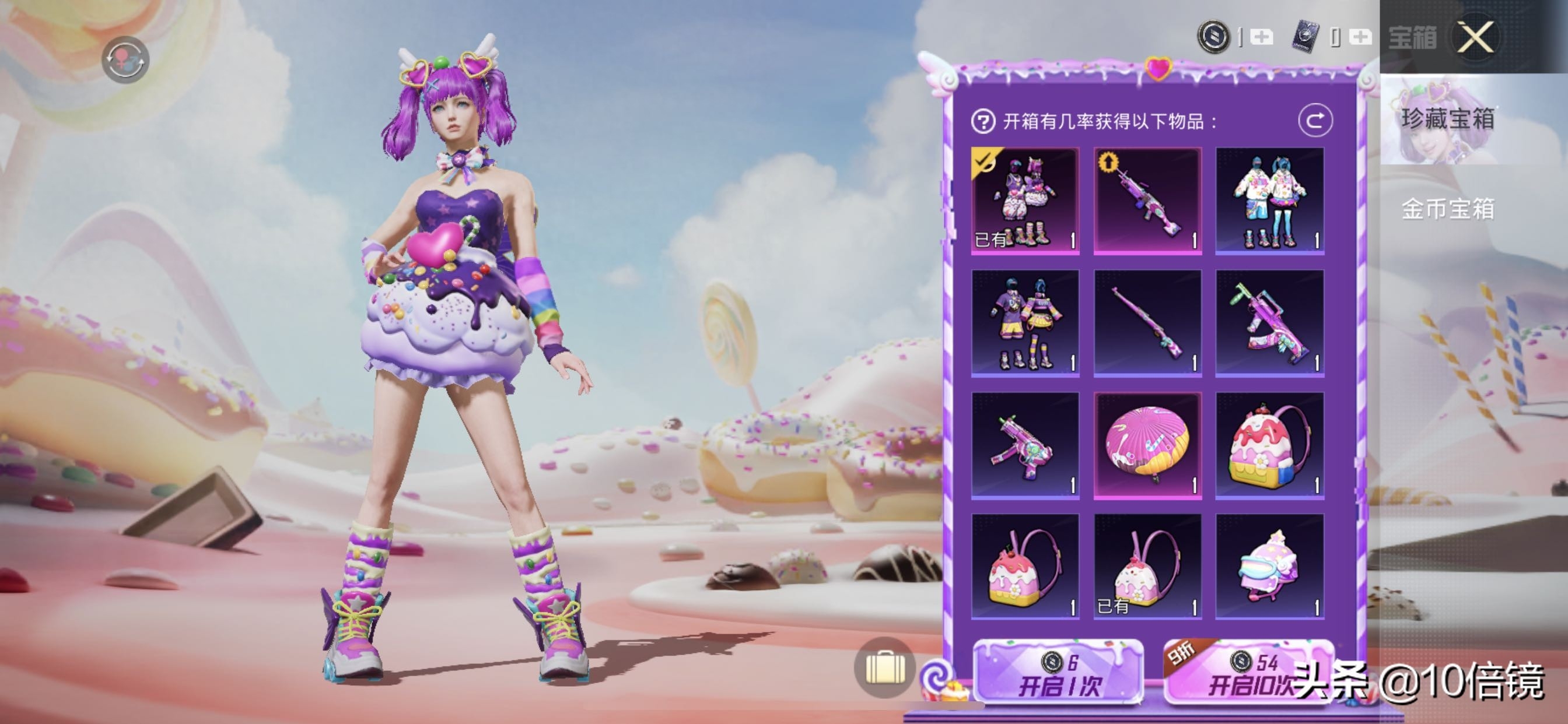Select the large cake backpack with yellow base
1568x724 pixels.
click(1270, 445)
